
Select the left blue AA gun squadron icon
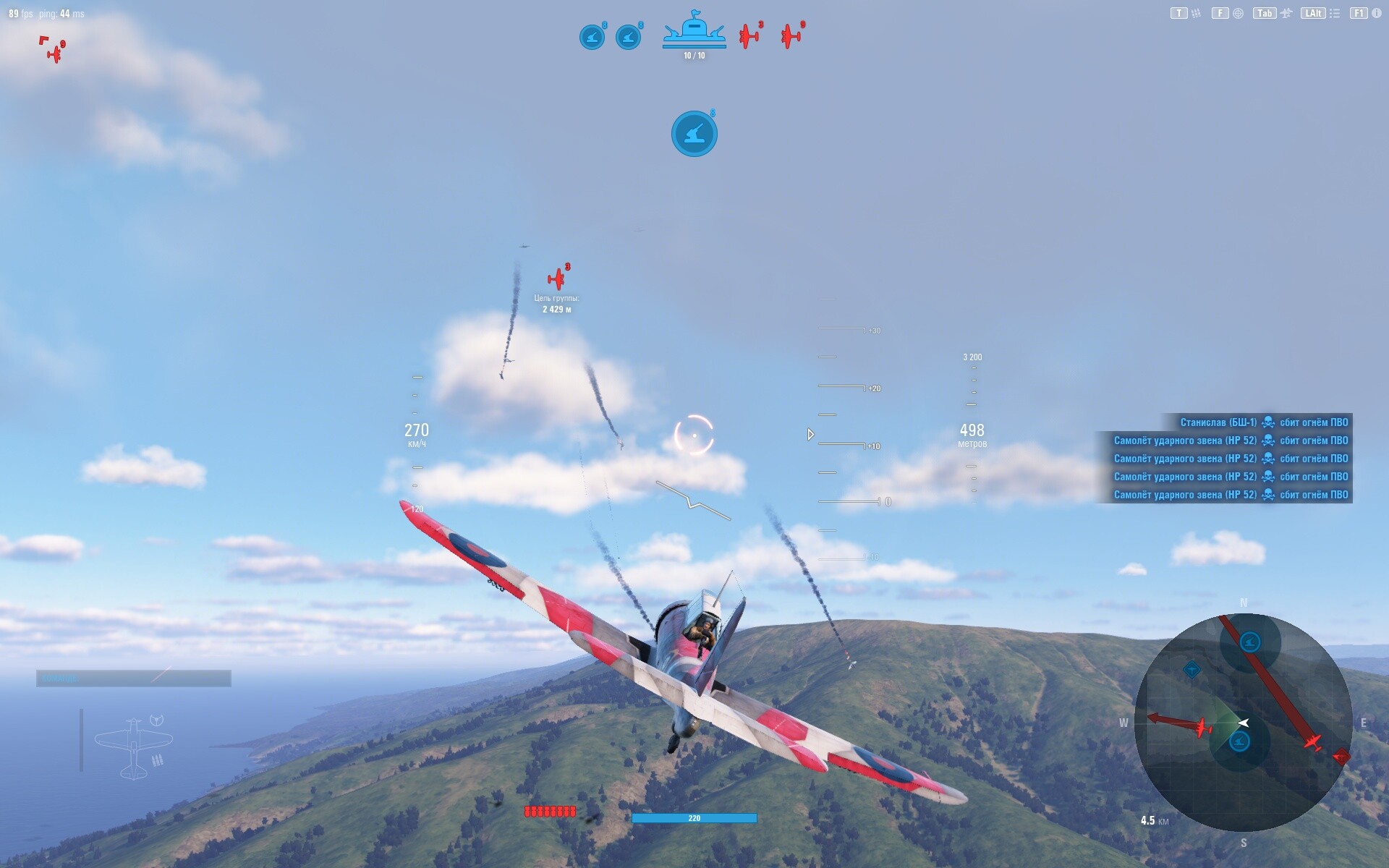point(591,35)
